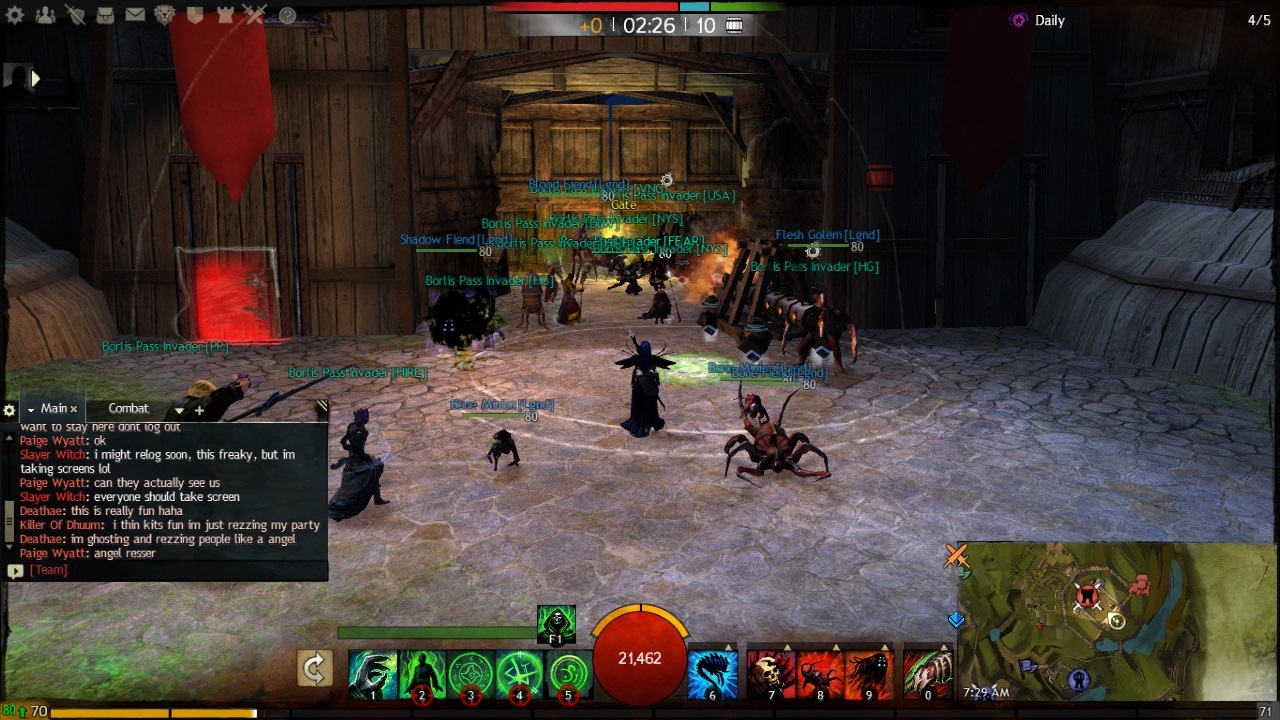
Task: Open the World vs World castle icon
Action: tap(225, 15)
